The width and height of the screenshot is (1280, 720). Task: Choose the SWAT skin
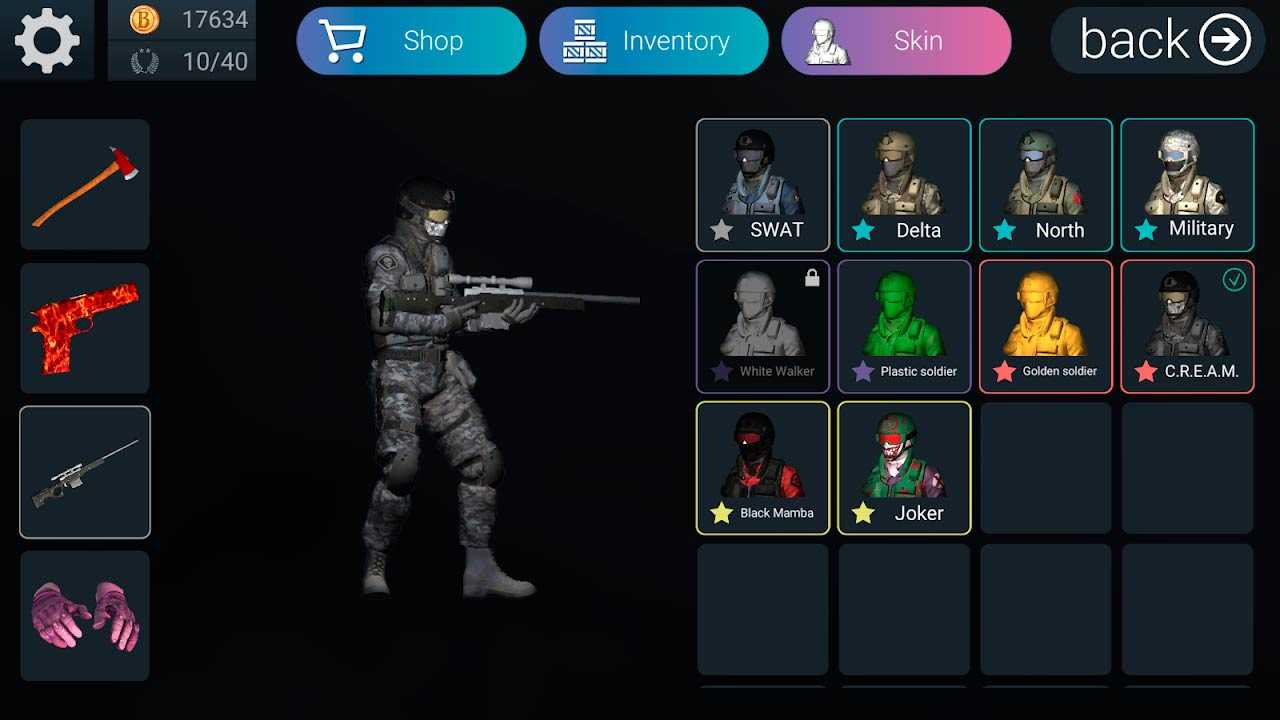[x=763, y=185]
